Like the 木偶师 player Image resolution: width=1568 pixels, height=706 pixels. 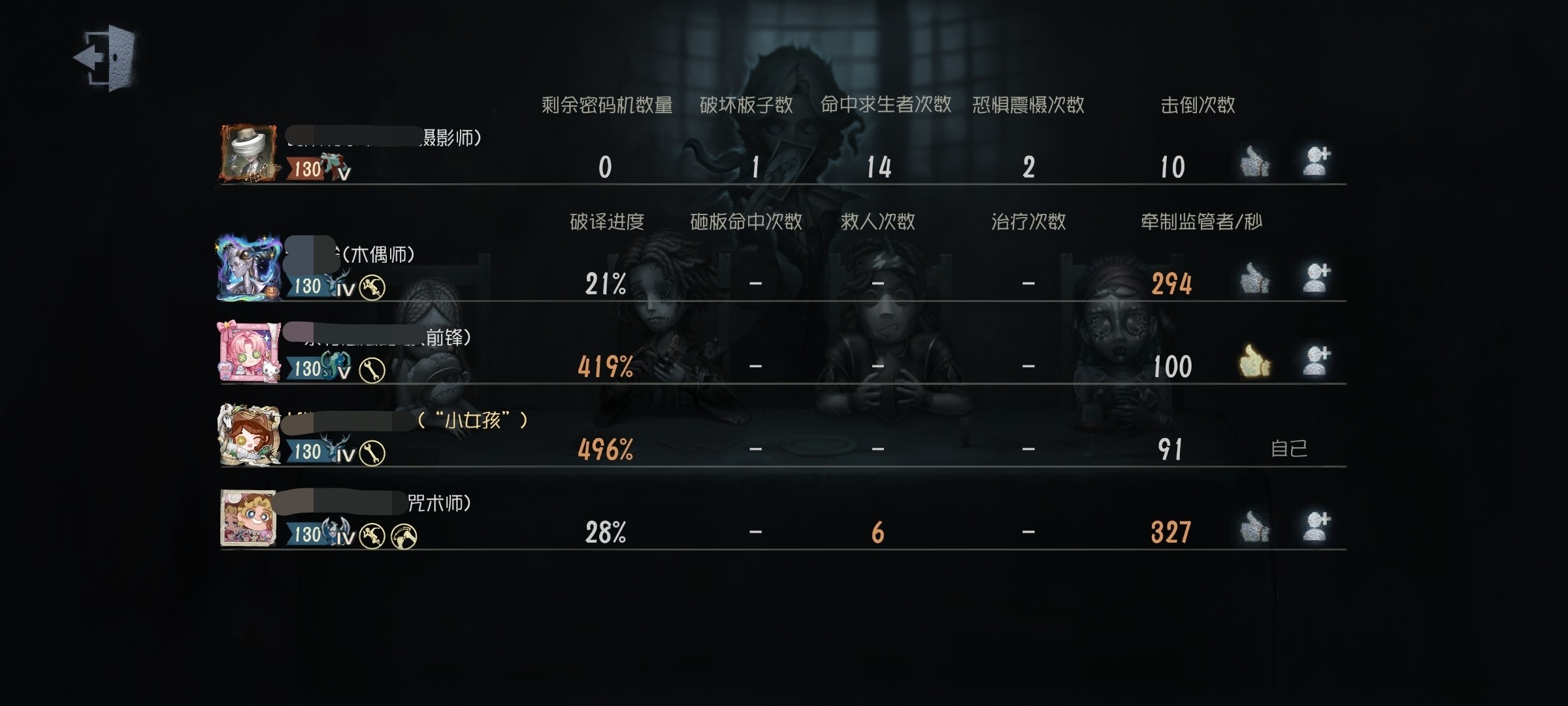pyautogui.click(x=1254, y=278)
